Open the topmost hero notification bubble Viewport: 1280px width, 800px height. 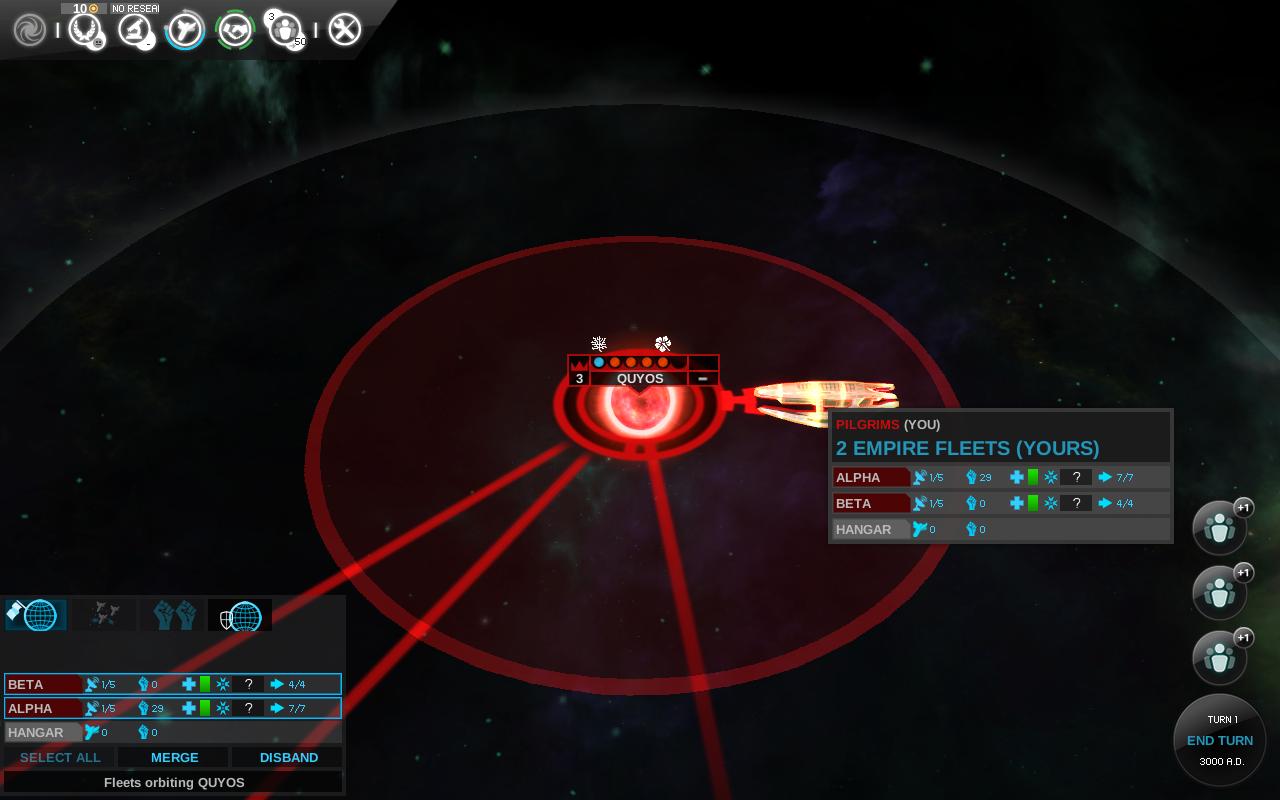pyautogui.click(x=1220, y=528)
